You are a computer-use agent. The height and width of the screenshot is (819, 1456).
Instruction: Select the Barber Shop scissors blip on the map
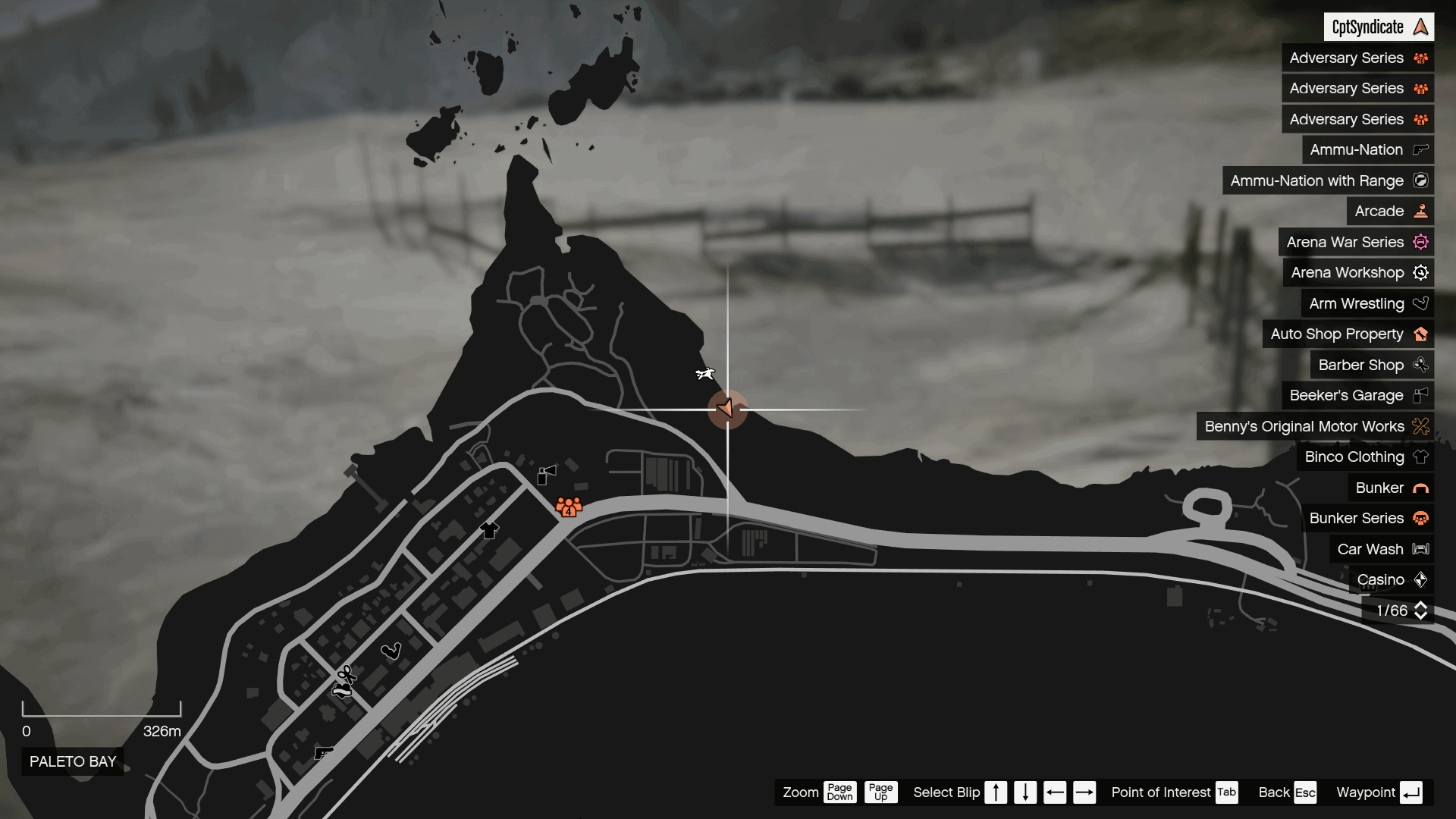pyautogui.click(x=345, y=673)
